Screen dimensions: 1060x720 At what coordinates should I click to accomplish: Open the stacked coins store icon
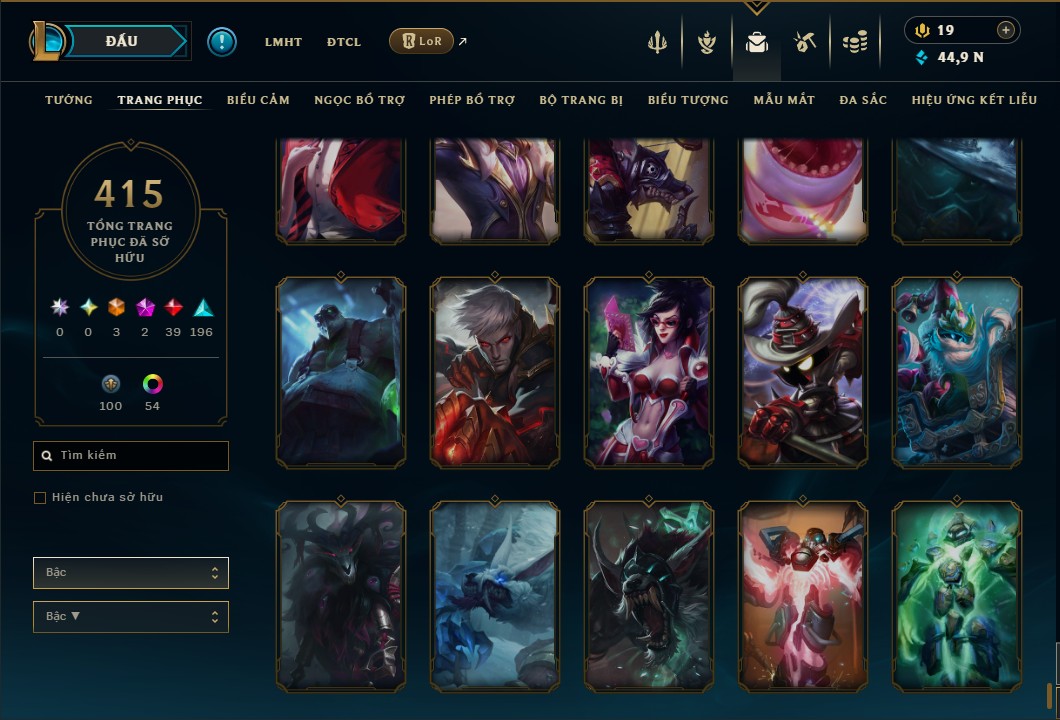tap(854, 42)
